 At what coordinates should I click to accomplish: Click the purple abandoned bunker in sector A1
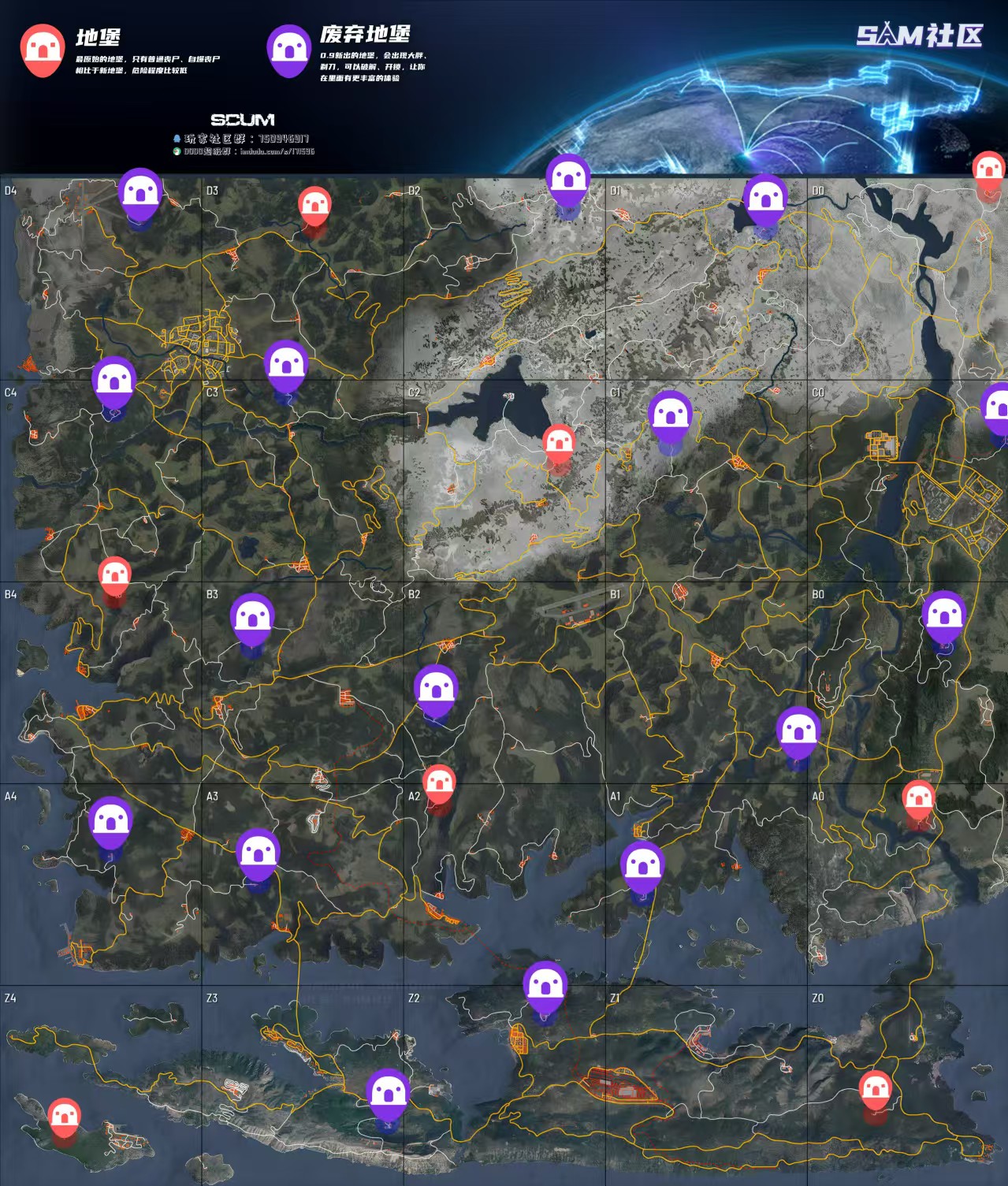[642, 867]
